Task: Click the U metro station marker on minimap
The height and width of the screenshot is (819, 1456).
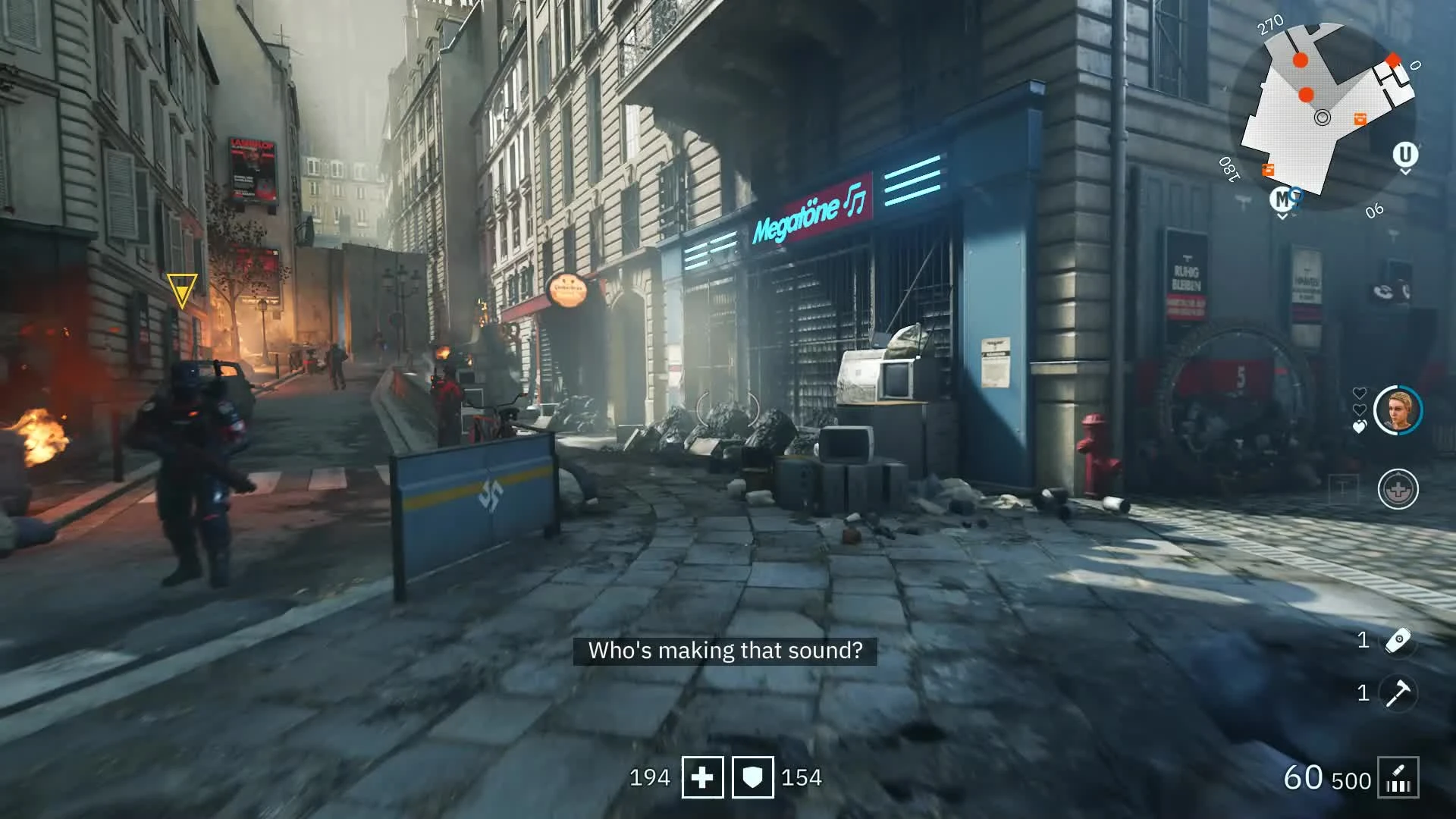Action: click(x=1404, y=154)
